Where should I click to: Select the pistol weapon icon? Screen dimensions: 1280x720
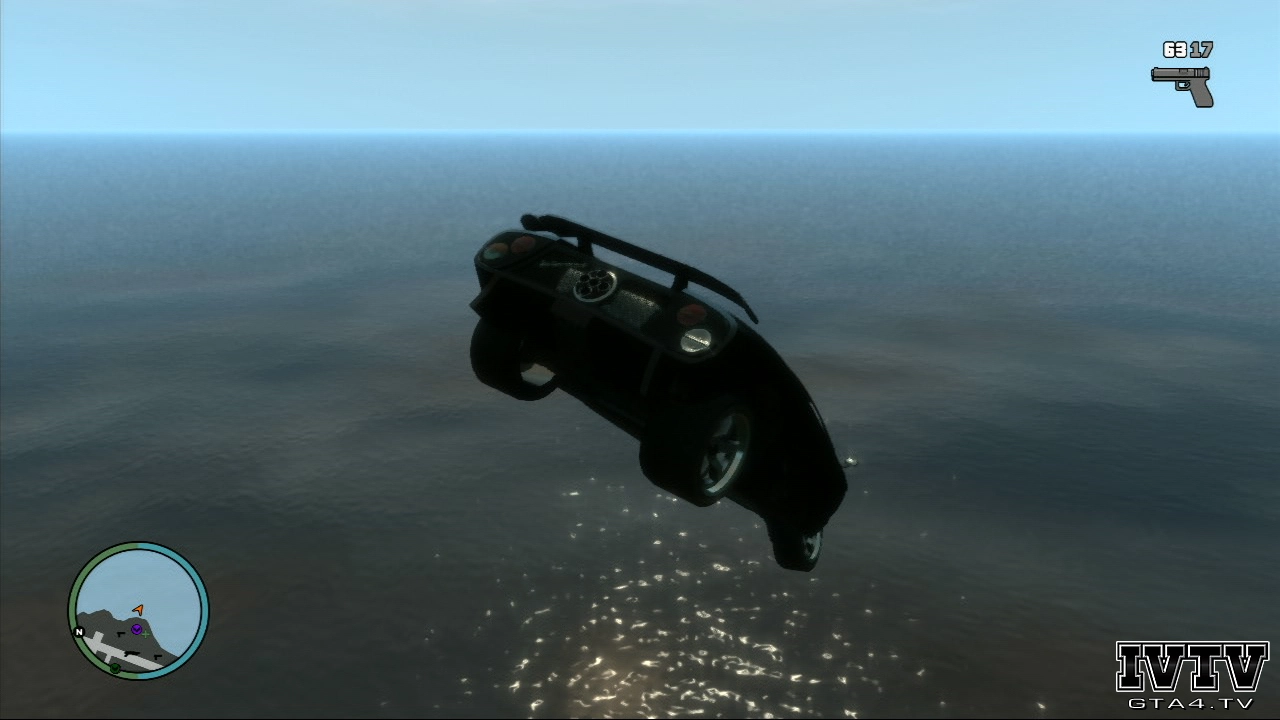[x=1183, y=85]
